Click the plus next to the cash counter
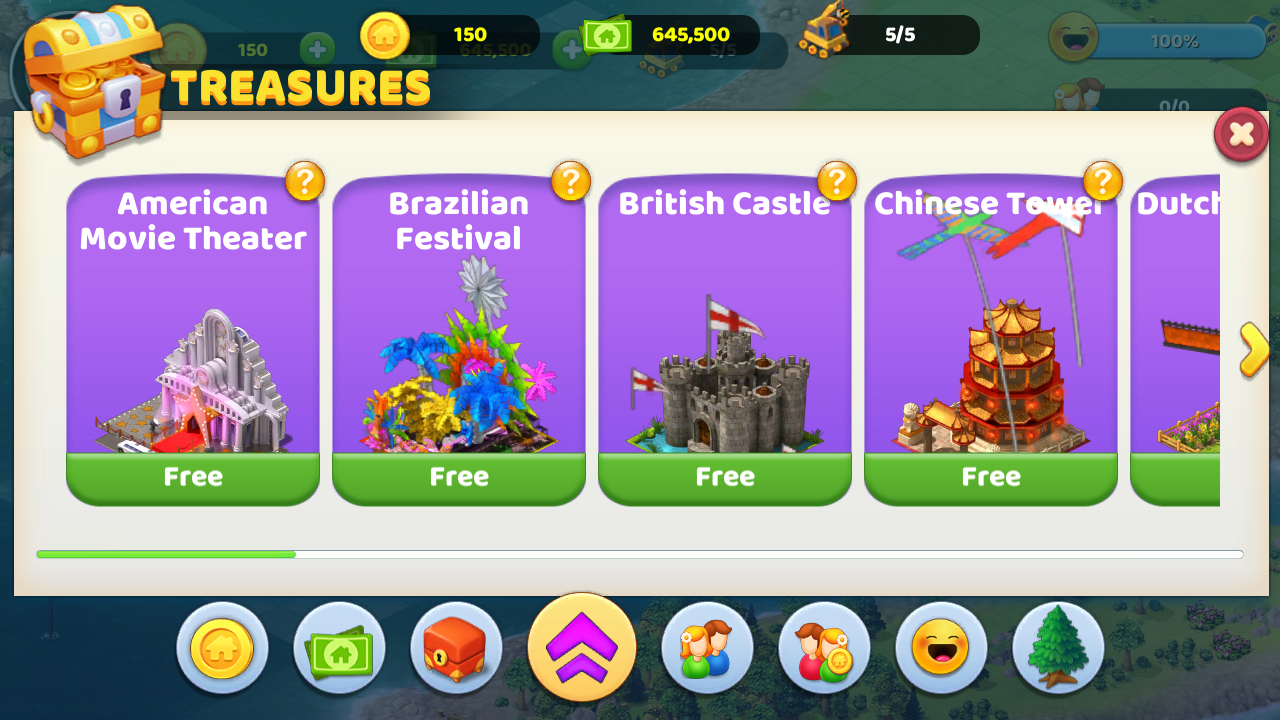Viewport: 1280px width, 720px height. click(571, 47)
